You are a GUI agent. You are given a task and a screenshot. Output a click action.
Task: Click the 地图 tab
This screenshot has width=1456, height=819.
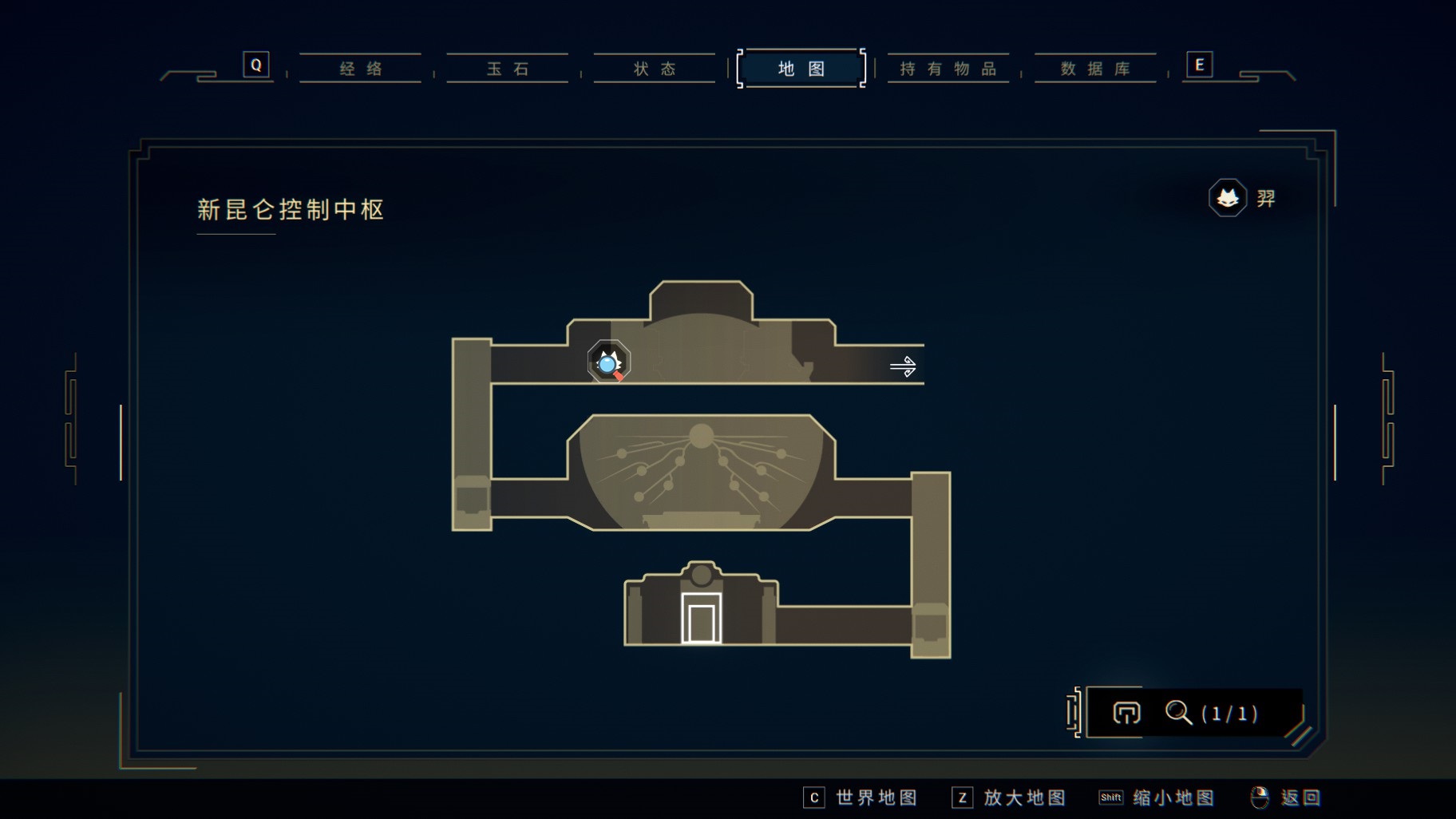coord(801,69)
